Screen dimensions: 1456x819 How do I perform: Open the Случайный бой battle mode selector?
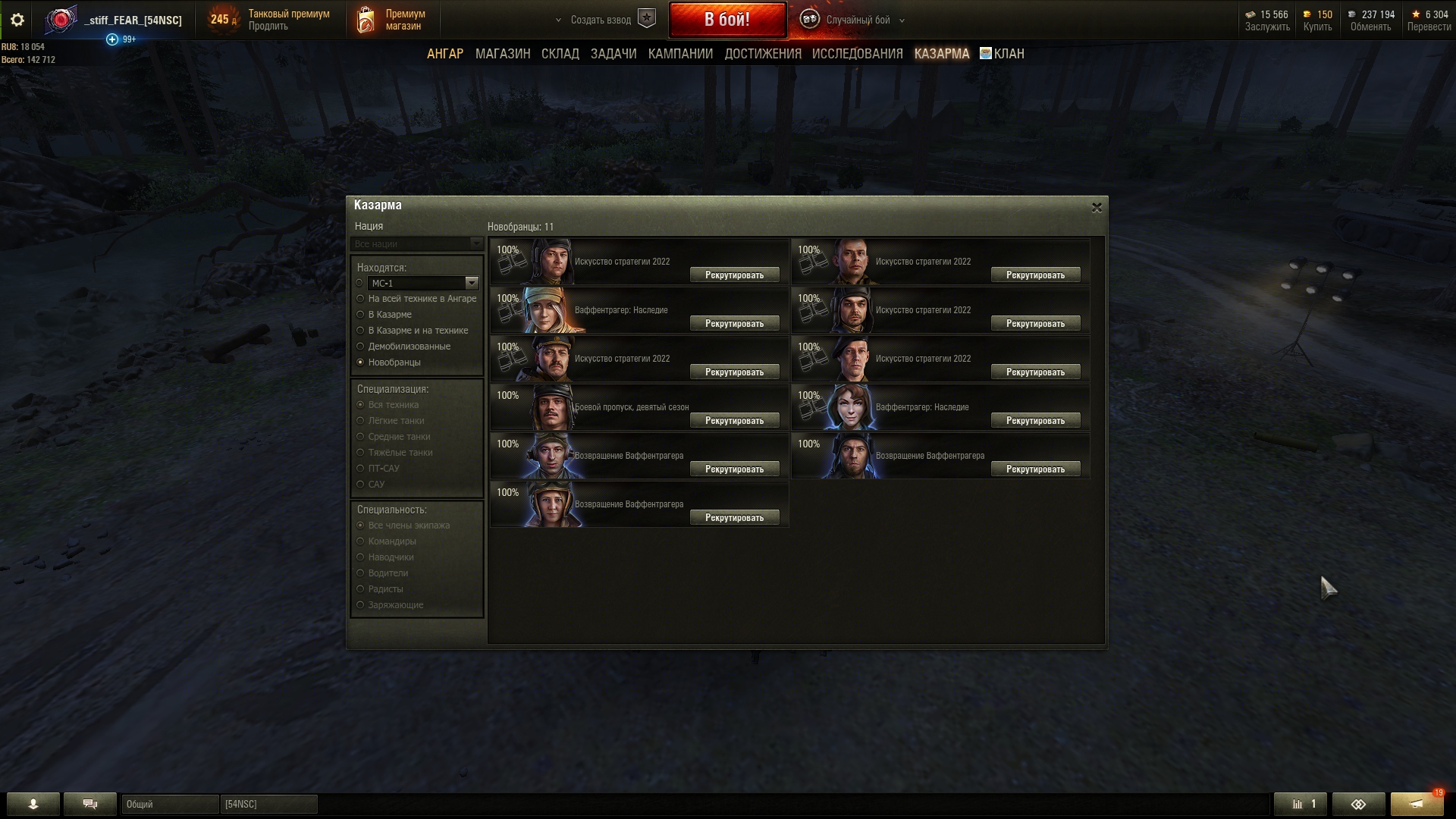[x=858, y=20]
